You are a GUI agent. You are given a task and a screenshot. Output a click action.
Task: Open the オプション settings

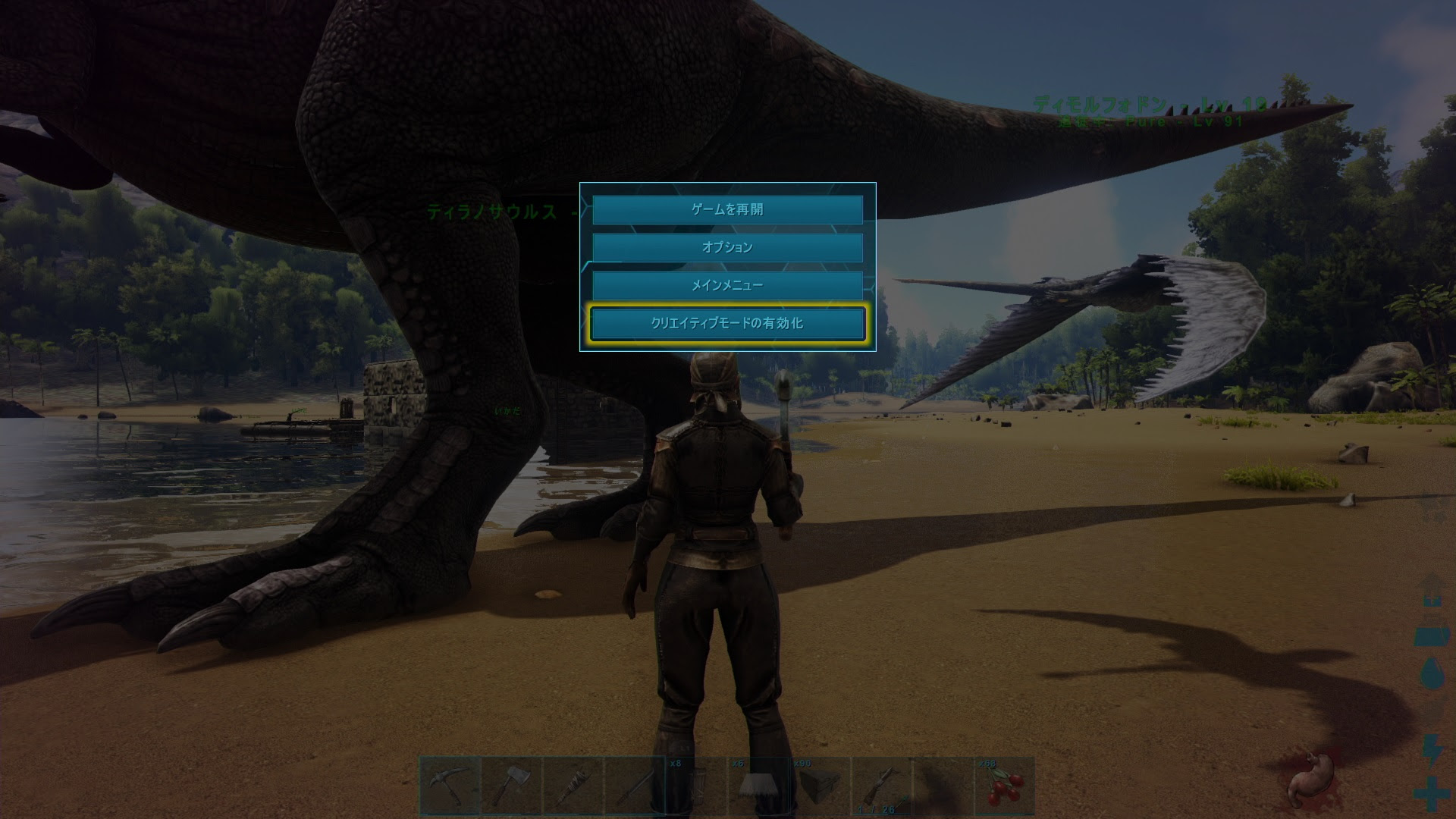pyautogui.click(x=726, y=247)
